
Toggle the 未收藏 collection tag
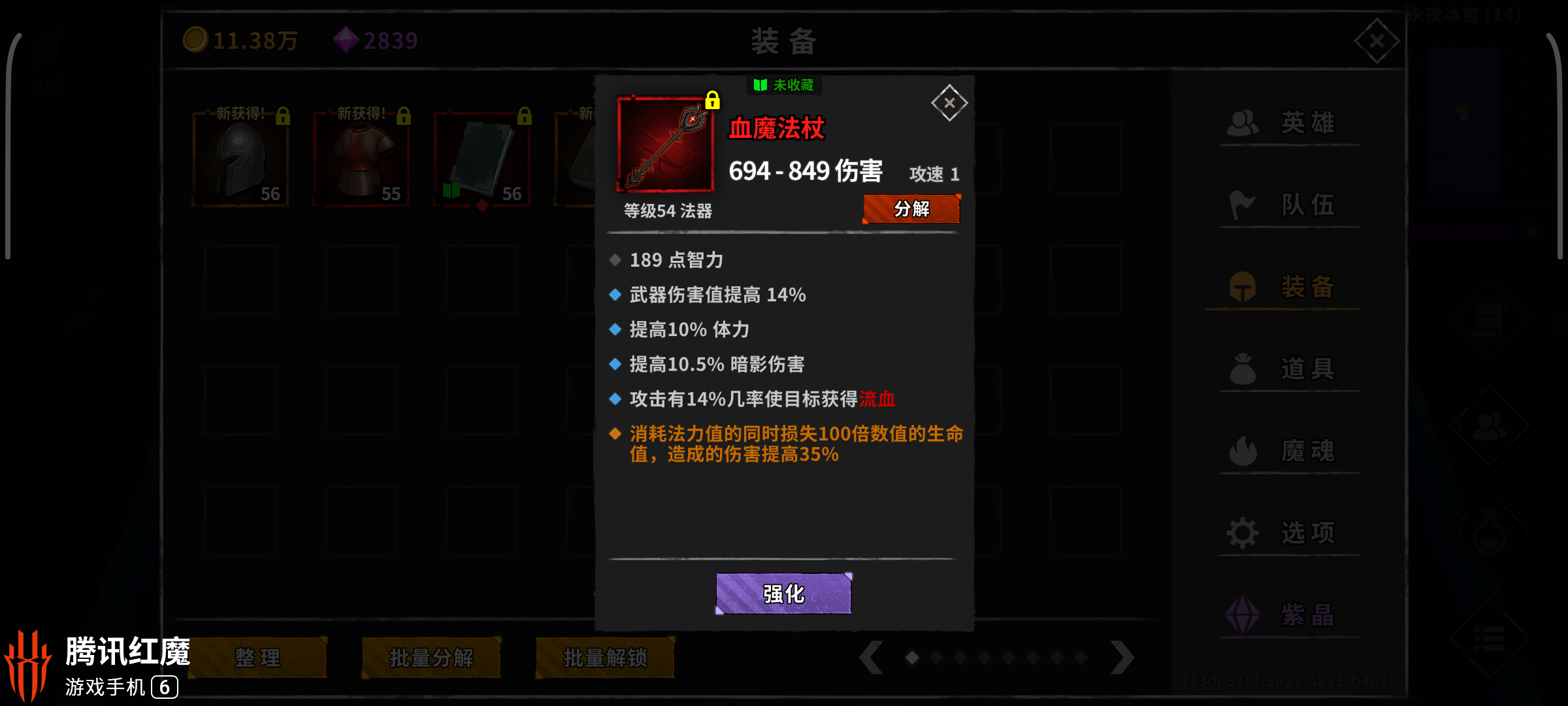[x=783, y=86]
